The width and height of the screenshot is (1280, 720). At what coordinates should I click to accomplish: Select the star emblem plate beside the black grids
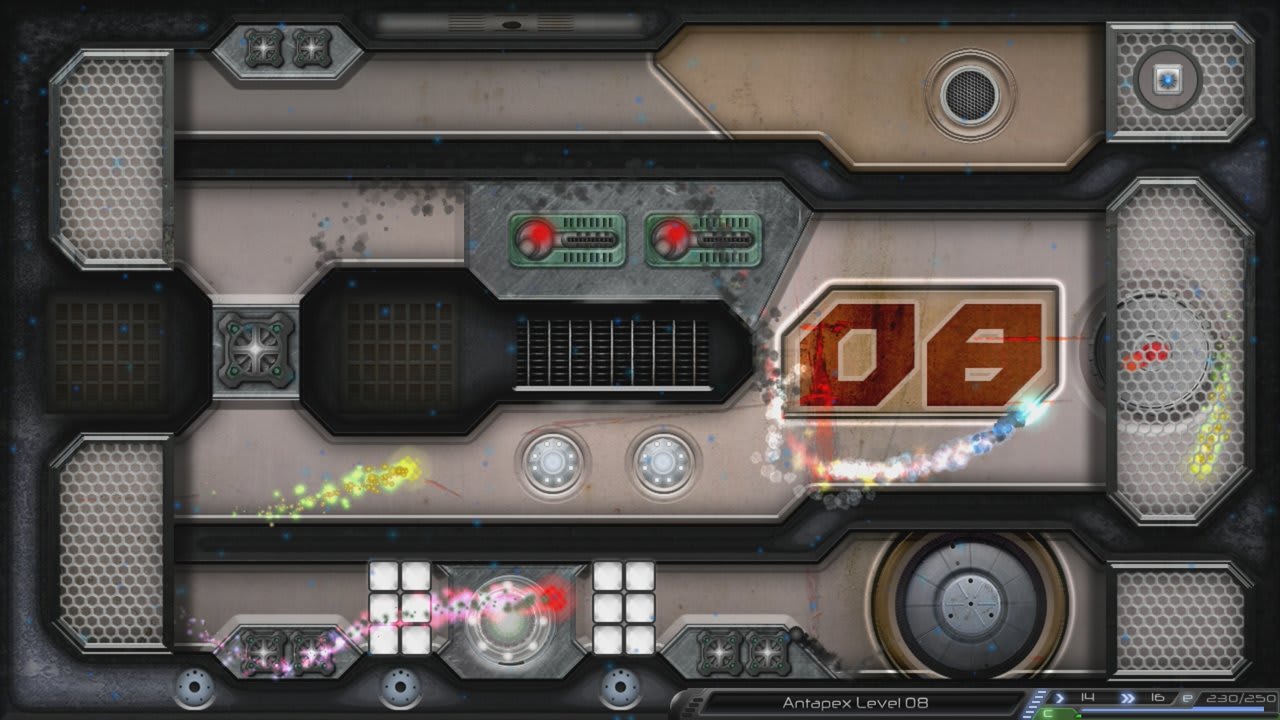point(258,349)
